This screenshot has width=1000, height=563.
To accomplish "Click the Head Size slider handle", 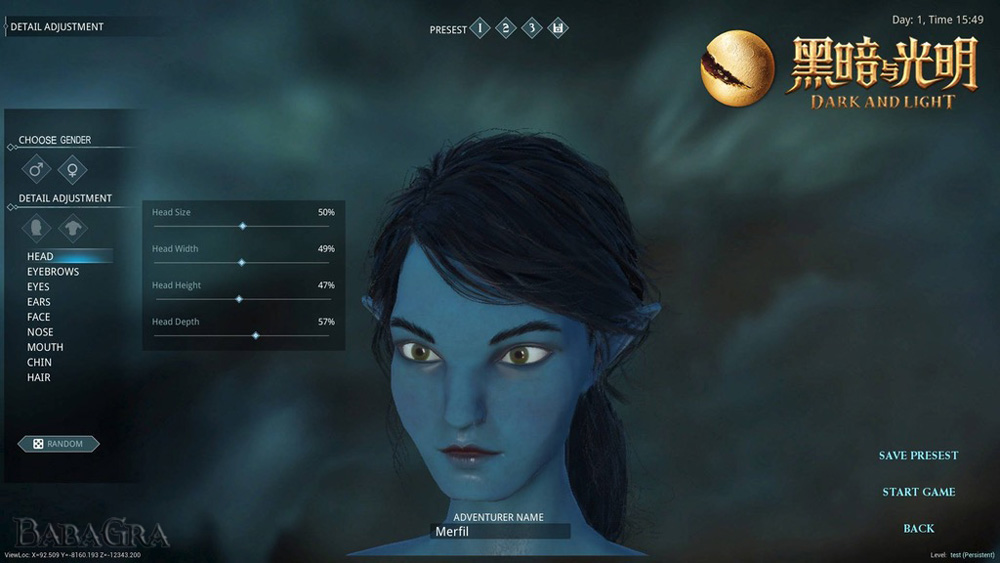I will (x=243, y=226).
